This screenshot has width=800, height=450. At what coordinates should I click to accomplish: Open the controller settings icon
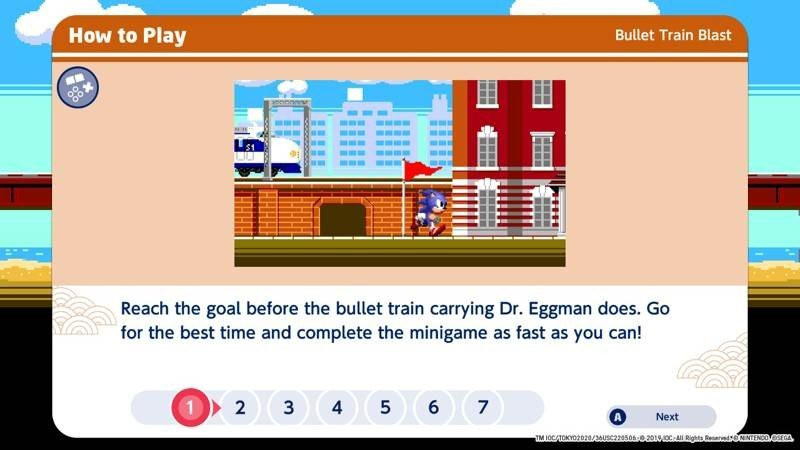[76, 88]
